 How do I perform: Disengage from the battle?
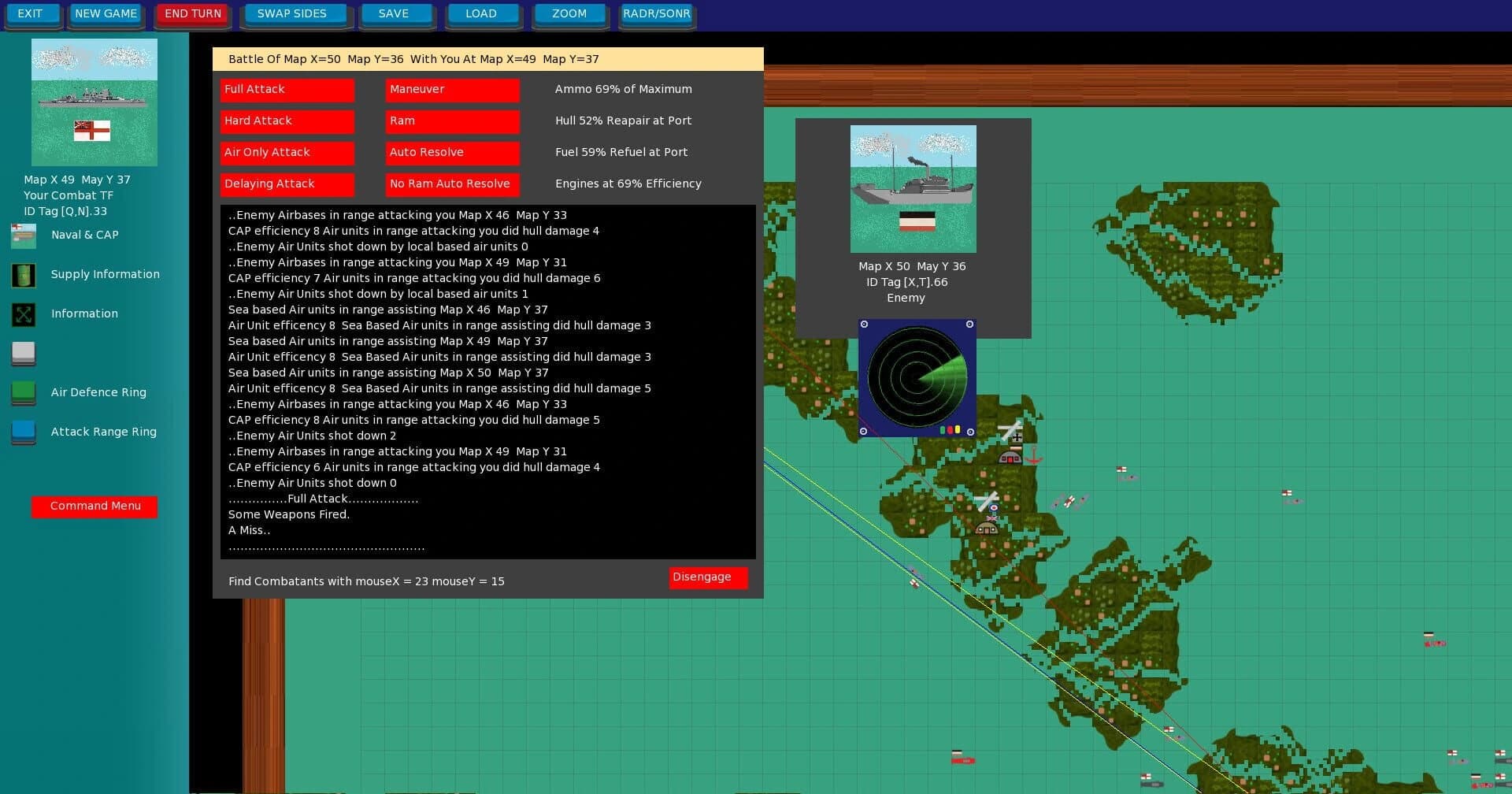coord(706,577)
